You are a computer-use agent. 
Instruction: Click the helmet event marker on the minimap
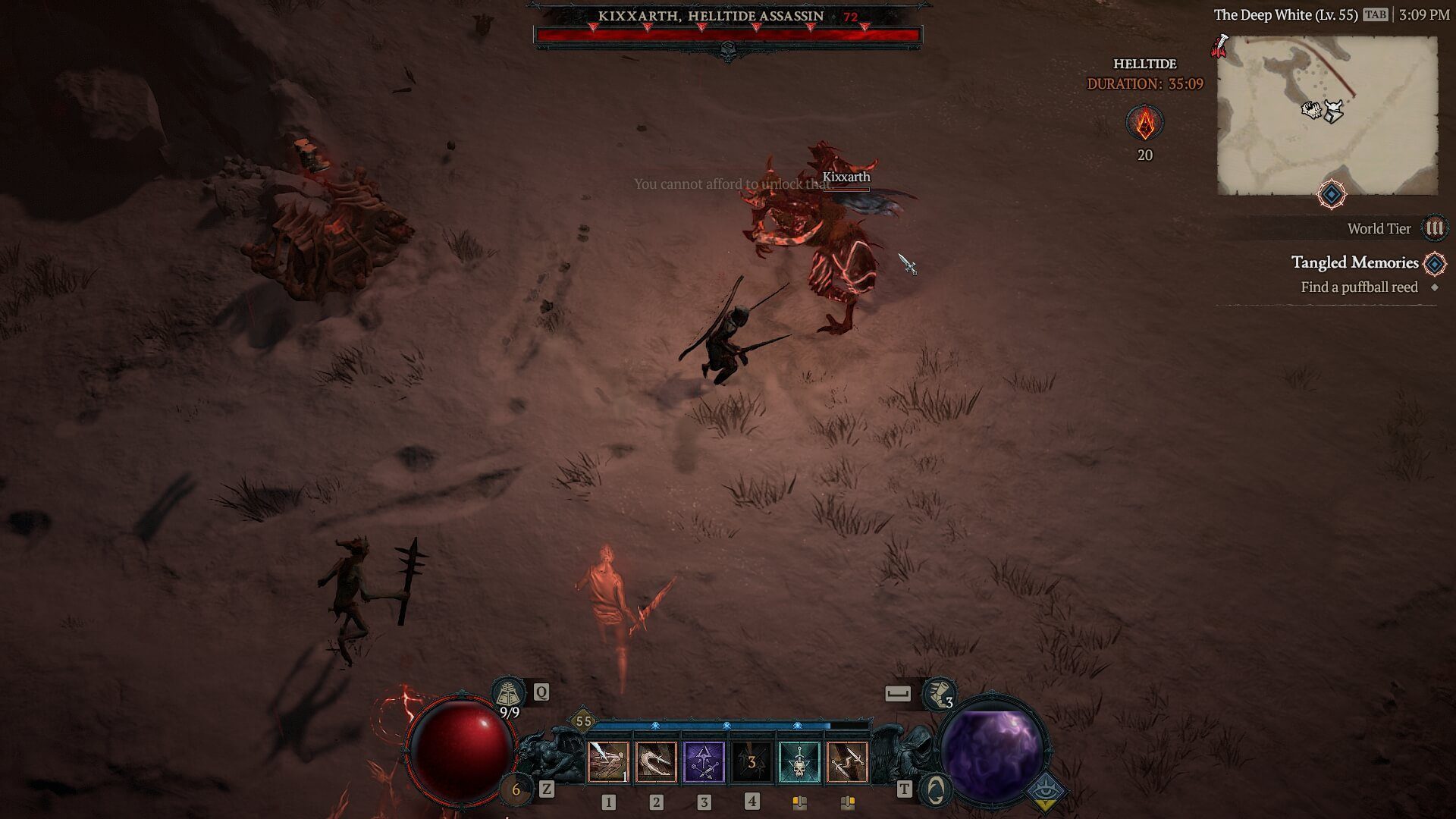point(1332,111)
